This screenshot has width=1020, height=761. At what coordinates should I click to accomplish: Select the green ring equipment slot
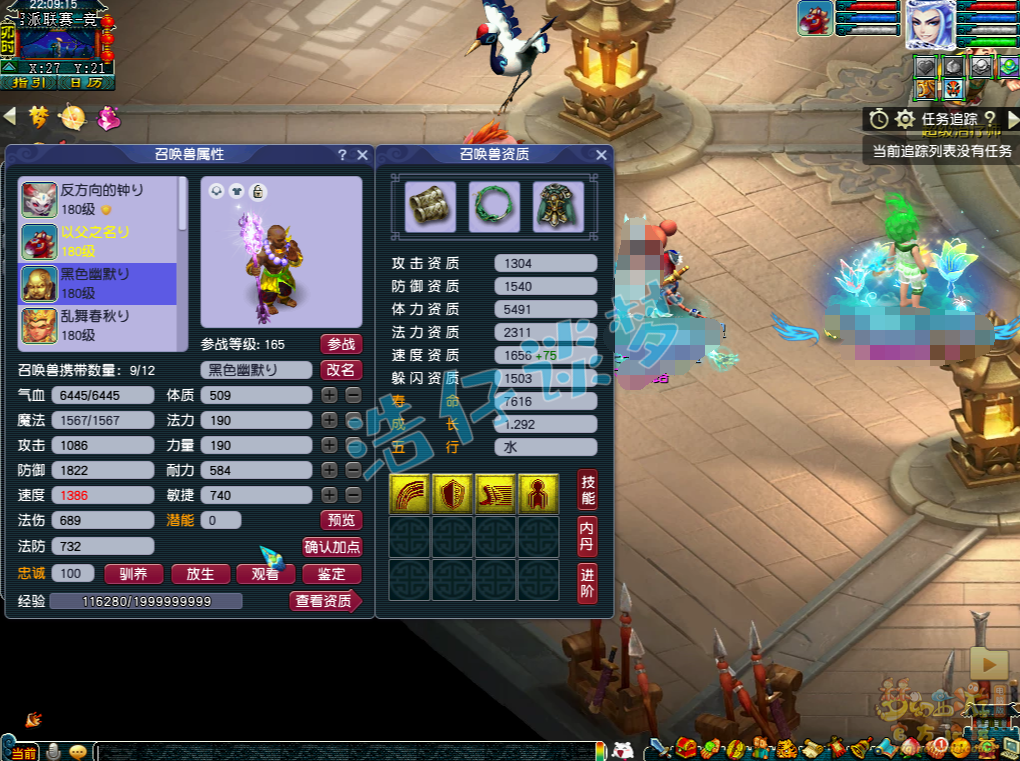pos(494,206)
